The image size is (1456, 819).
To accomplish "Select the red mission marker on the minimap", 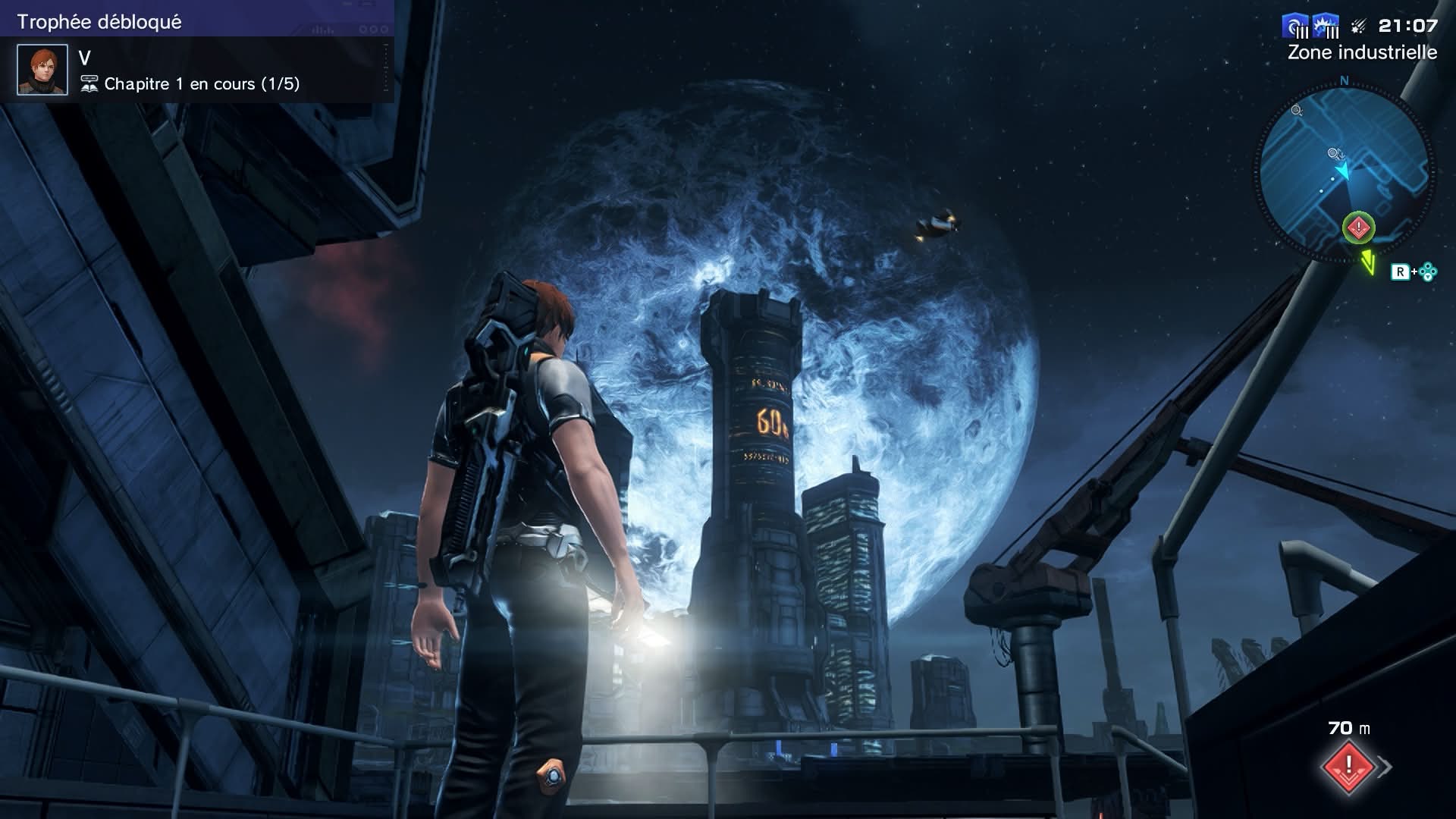I will click(1358, 227).
